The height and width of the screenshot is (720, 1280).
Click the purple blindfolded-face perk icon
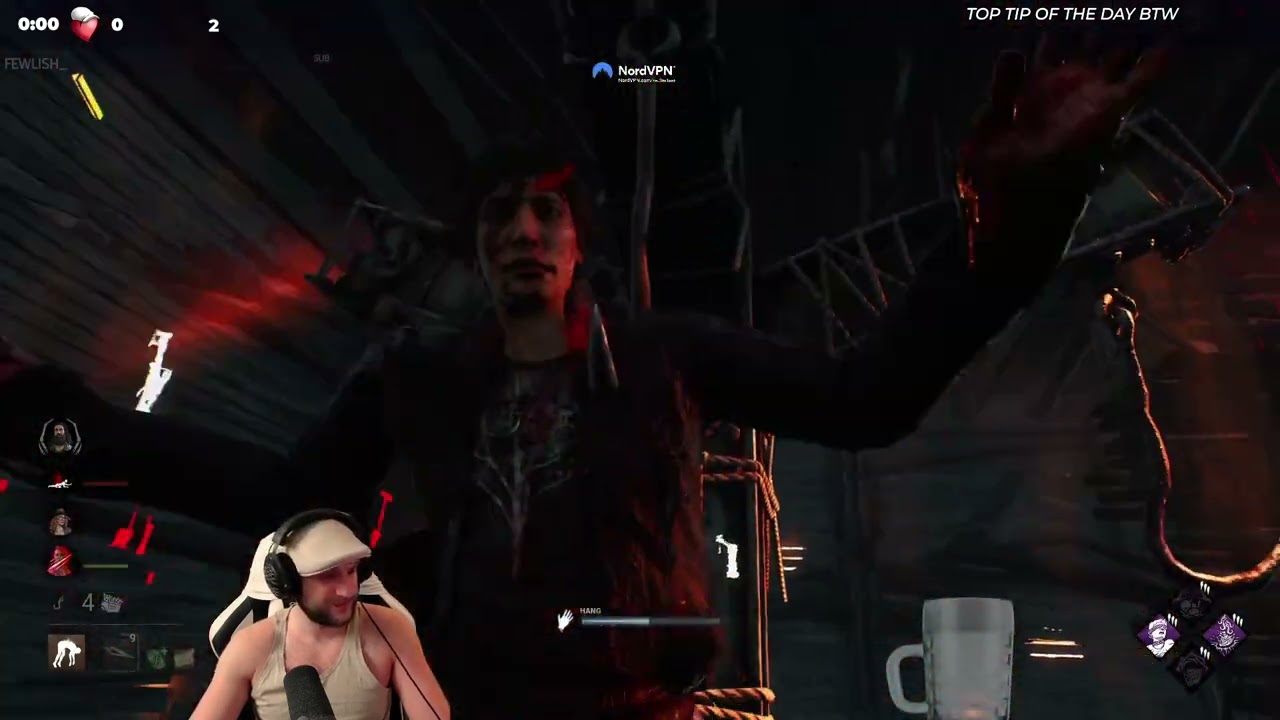pos(1158,637)
